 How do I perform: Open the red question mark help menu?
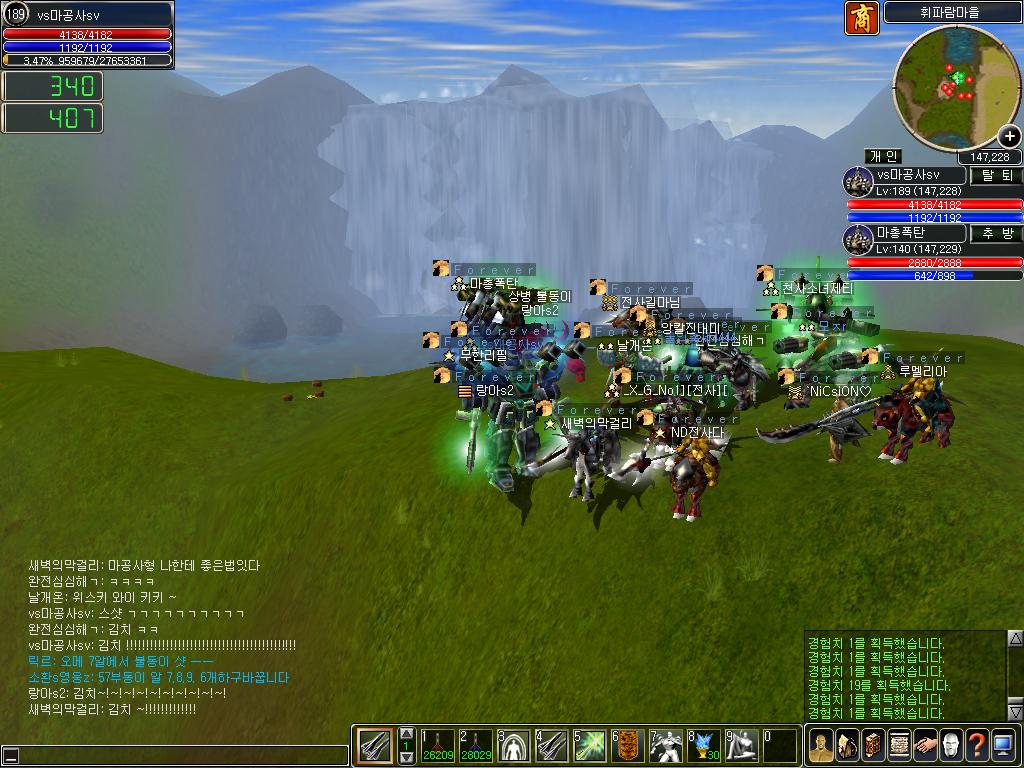click(977, 746)
